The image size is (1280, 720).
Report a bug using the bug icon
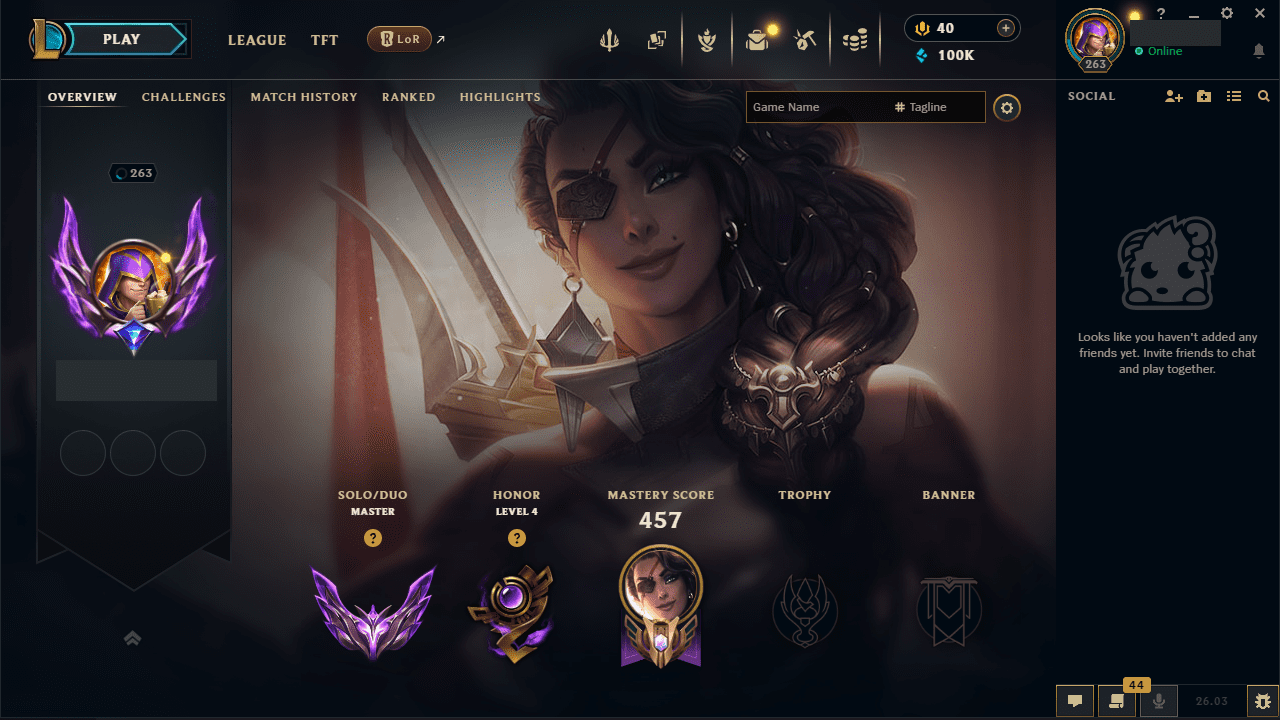pyautogui.click(x=1262, y=700)
